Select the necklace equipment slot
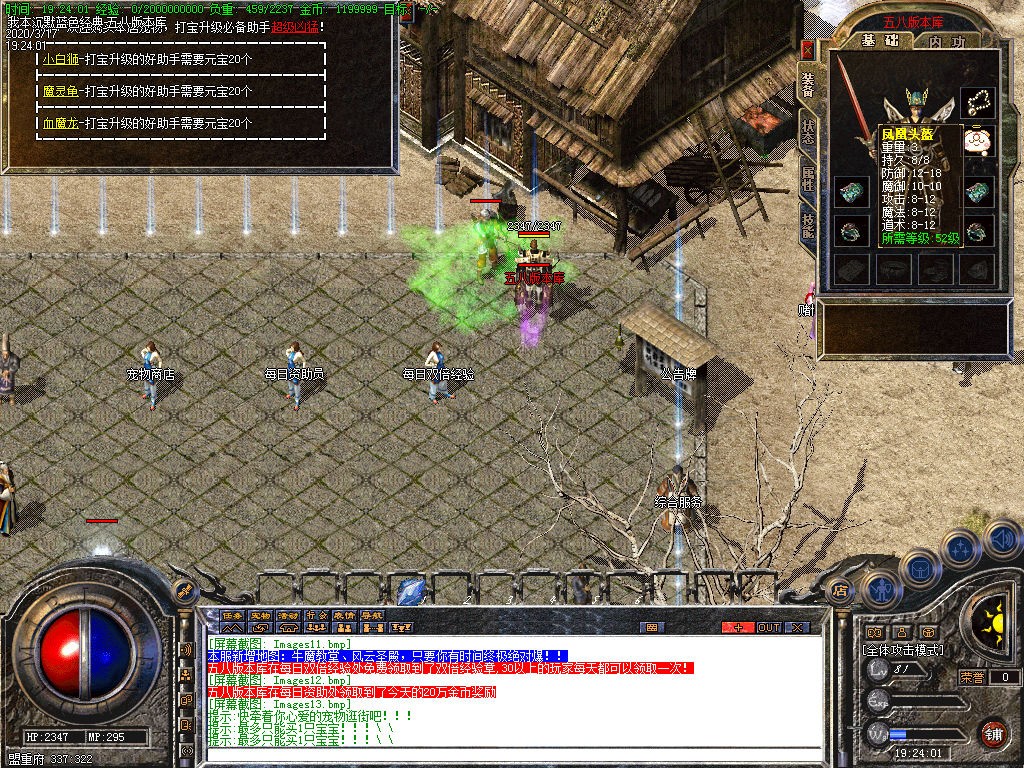The width and height of the screenshot is (1024, 768). pyautogui.click(x=978, y=100)
